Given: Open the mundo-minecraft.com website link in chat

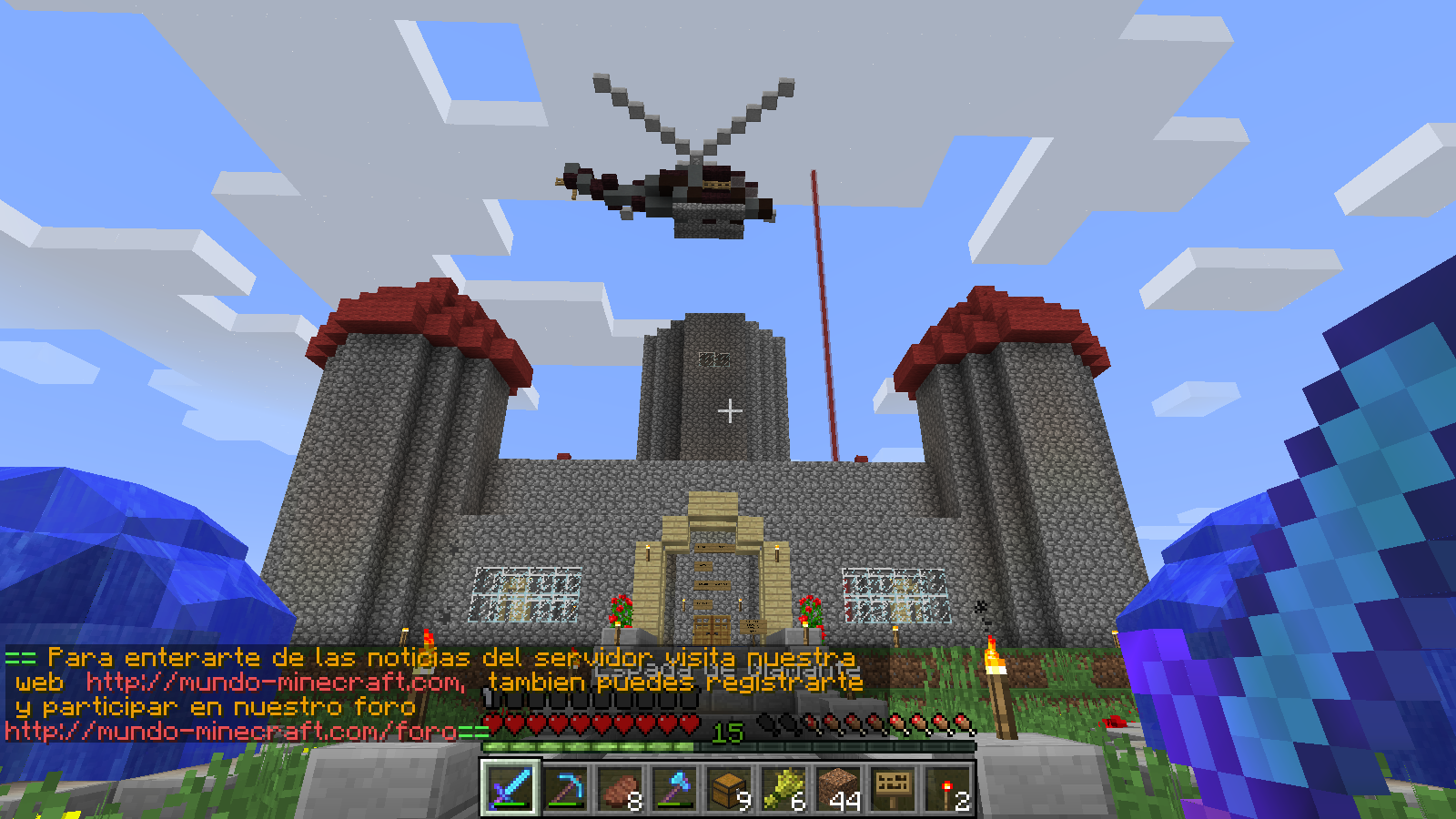Looking at the screenshot, I should pyautogui.click(x=275, y=682).
